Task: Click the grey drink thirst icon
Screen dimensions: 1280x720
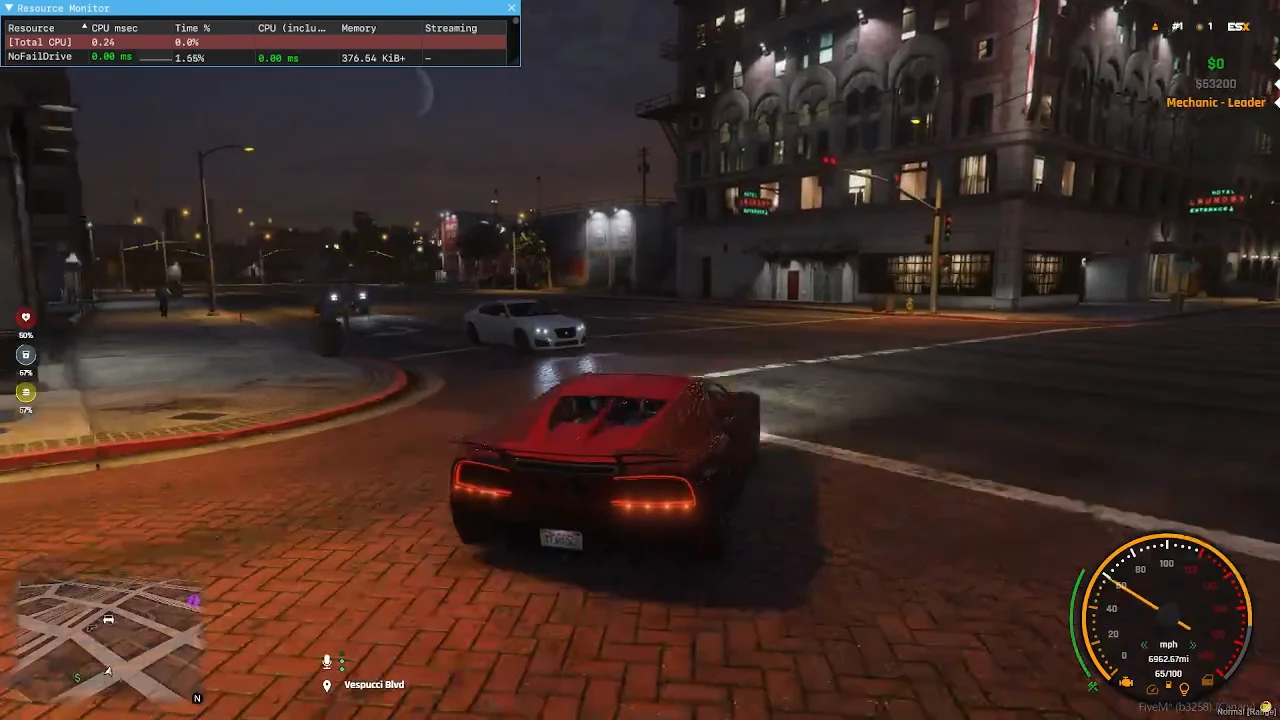Action: 26,355
